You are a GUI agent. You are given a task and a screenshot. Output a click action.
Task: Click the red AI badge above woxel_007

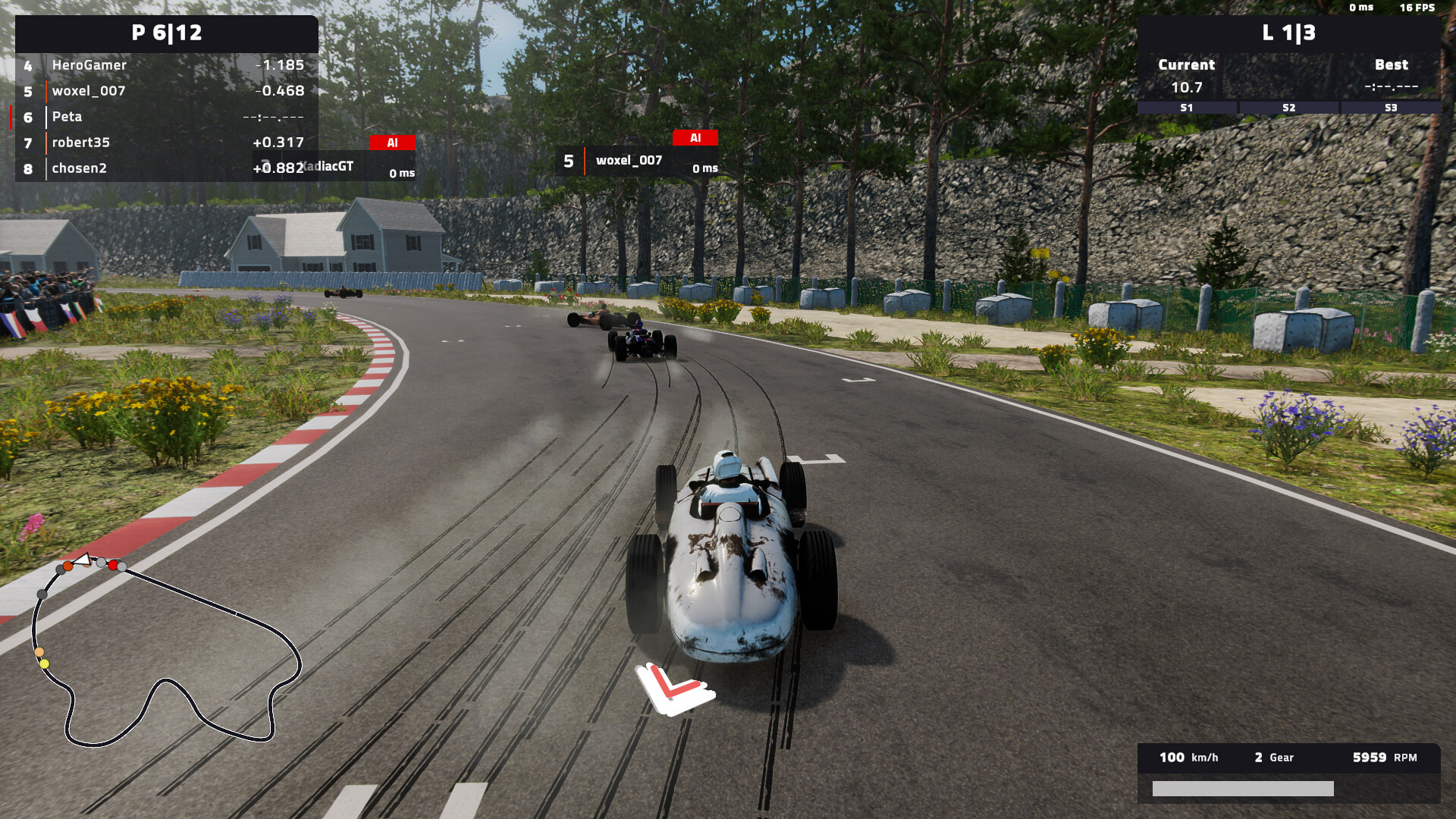click(695, 138)
